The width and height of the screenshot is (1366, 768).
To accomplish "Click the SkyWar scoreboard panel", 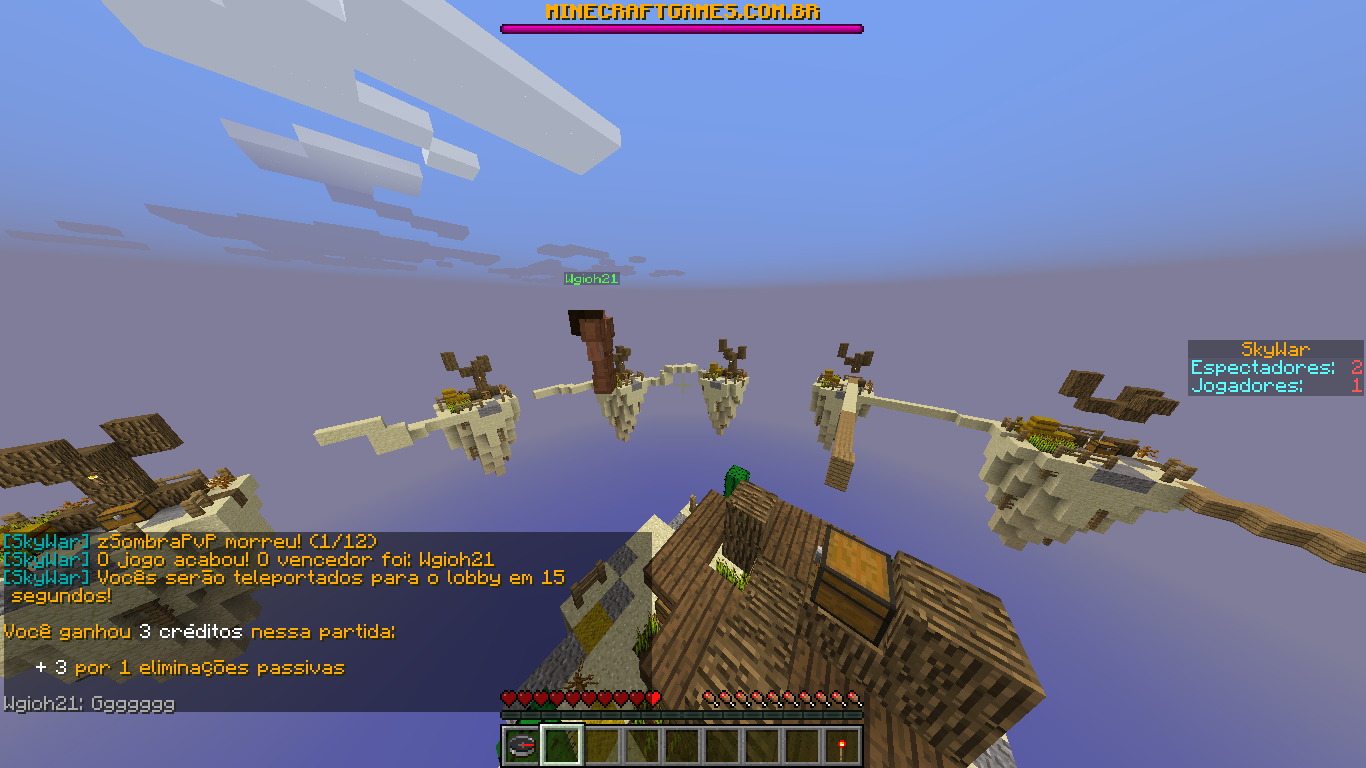I will pos(1275,368).
